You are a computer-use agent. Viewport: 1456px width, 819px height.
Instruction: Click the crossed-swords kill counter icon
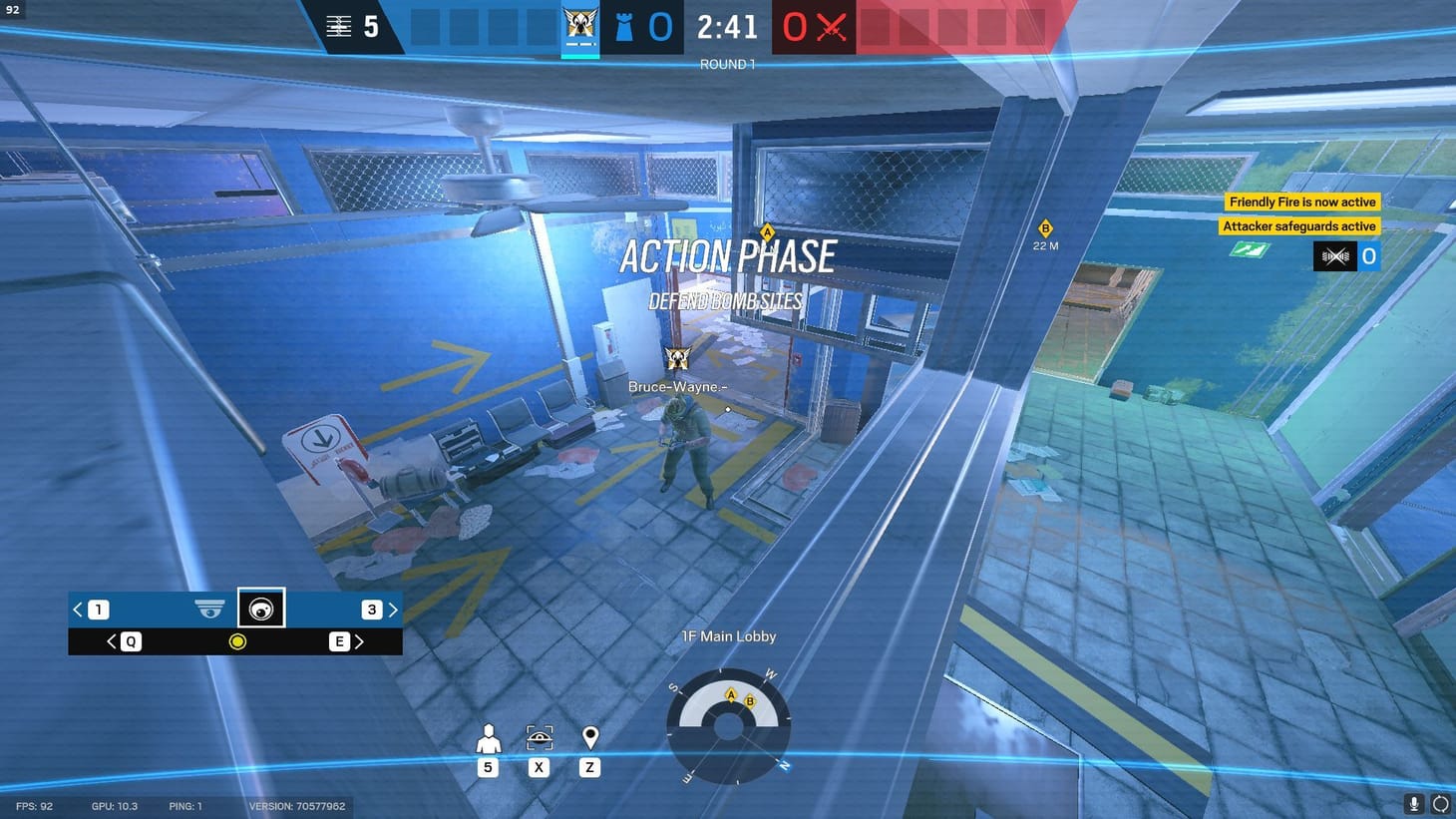click(834, 27)
